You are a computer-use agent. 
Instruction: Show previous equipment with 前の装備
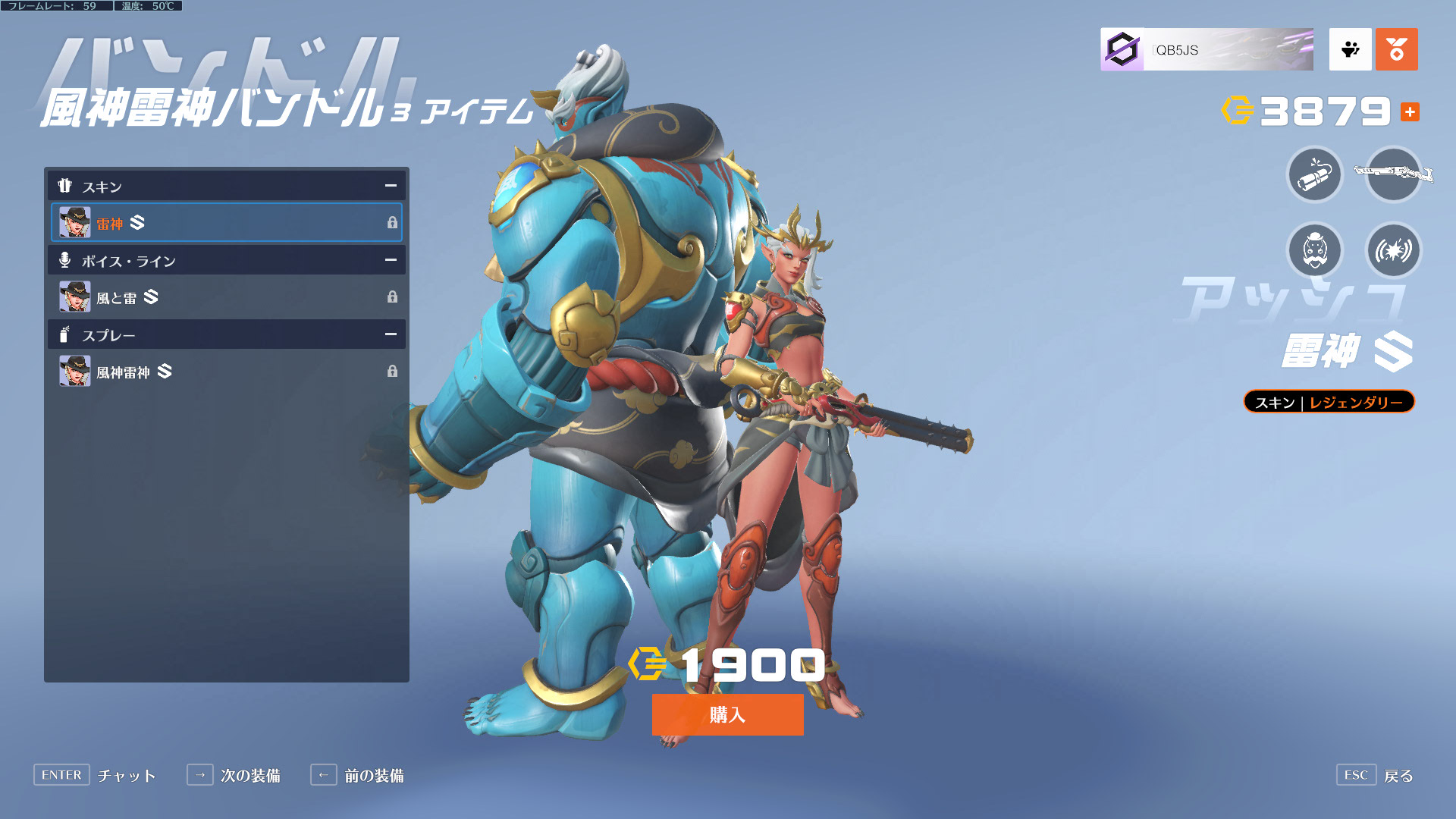pyautogui.click(x=357, y=775)
